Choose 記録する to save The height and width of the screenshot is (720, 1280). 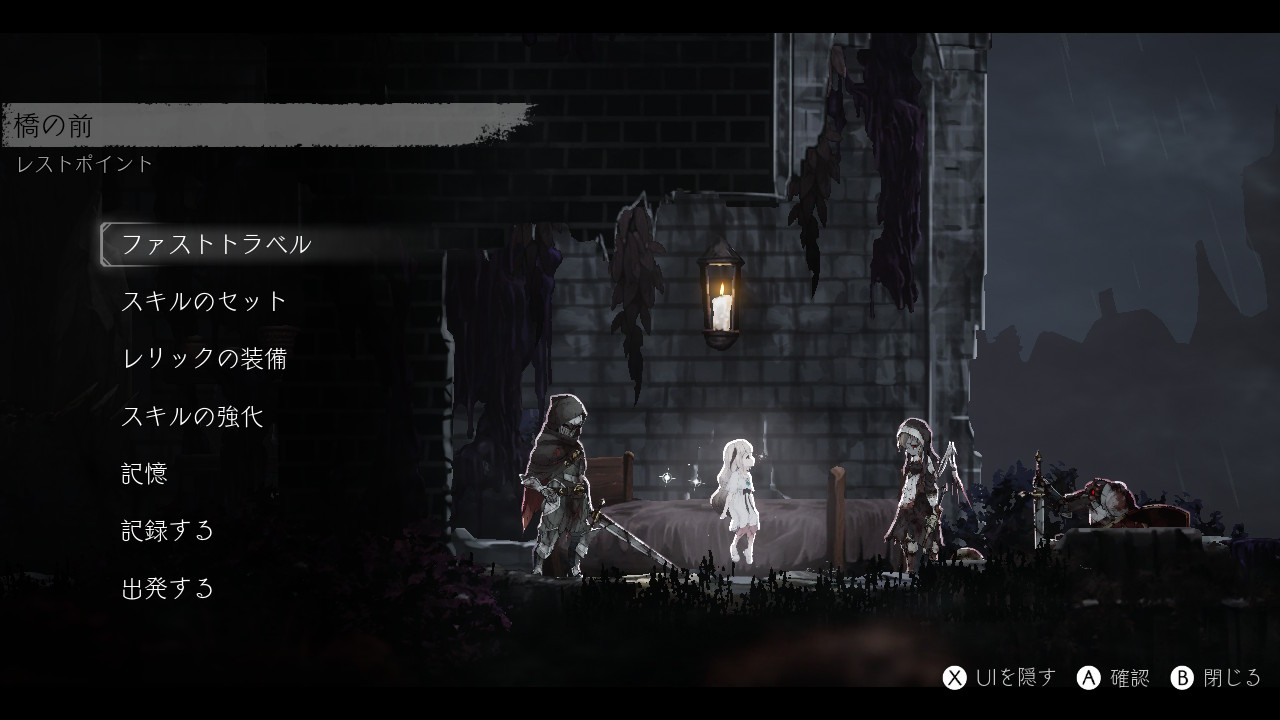click(168, 530)
